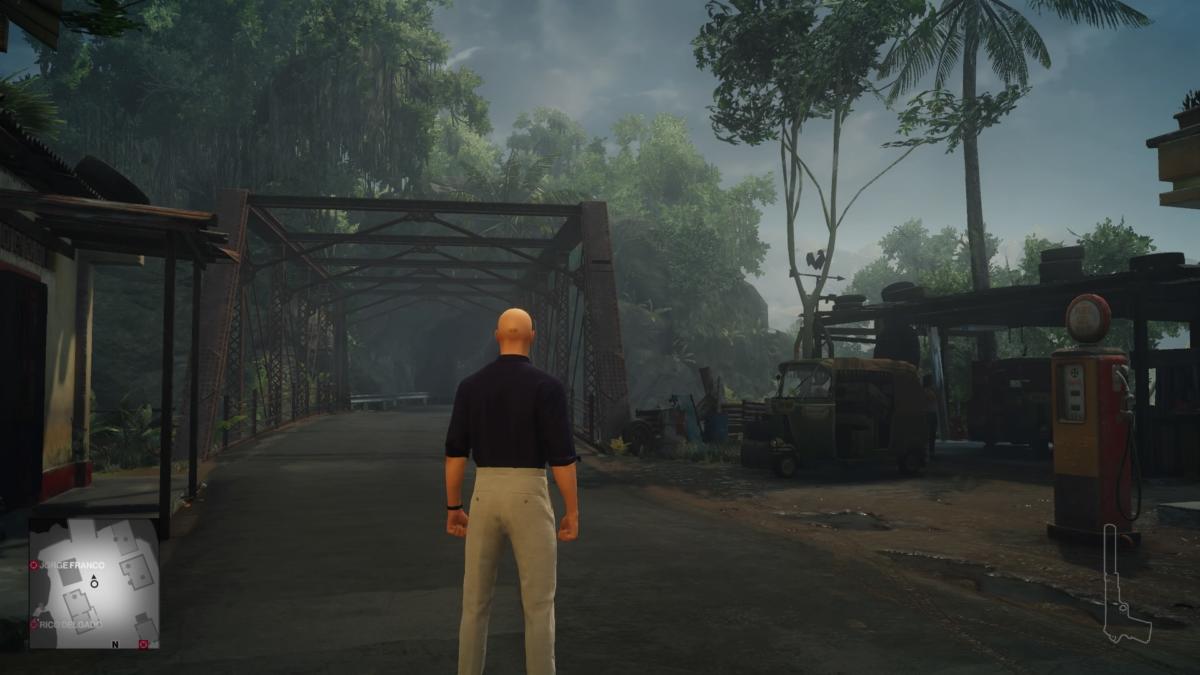Viewport: 1200px width, 675px height.
Task: Click the red target marker beside the N
Action: [x=143, y=644]
